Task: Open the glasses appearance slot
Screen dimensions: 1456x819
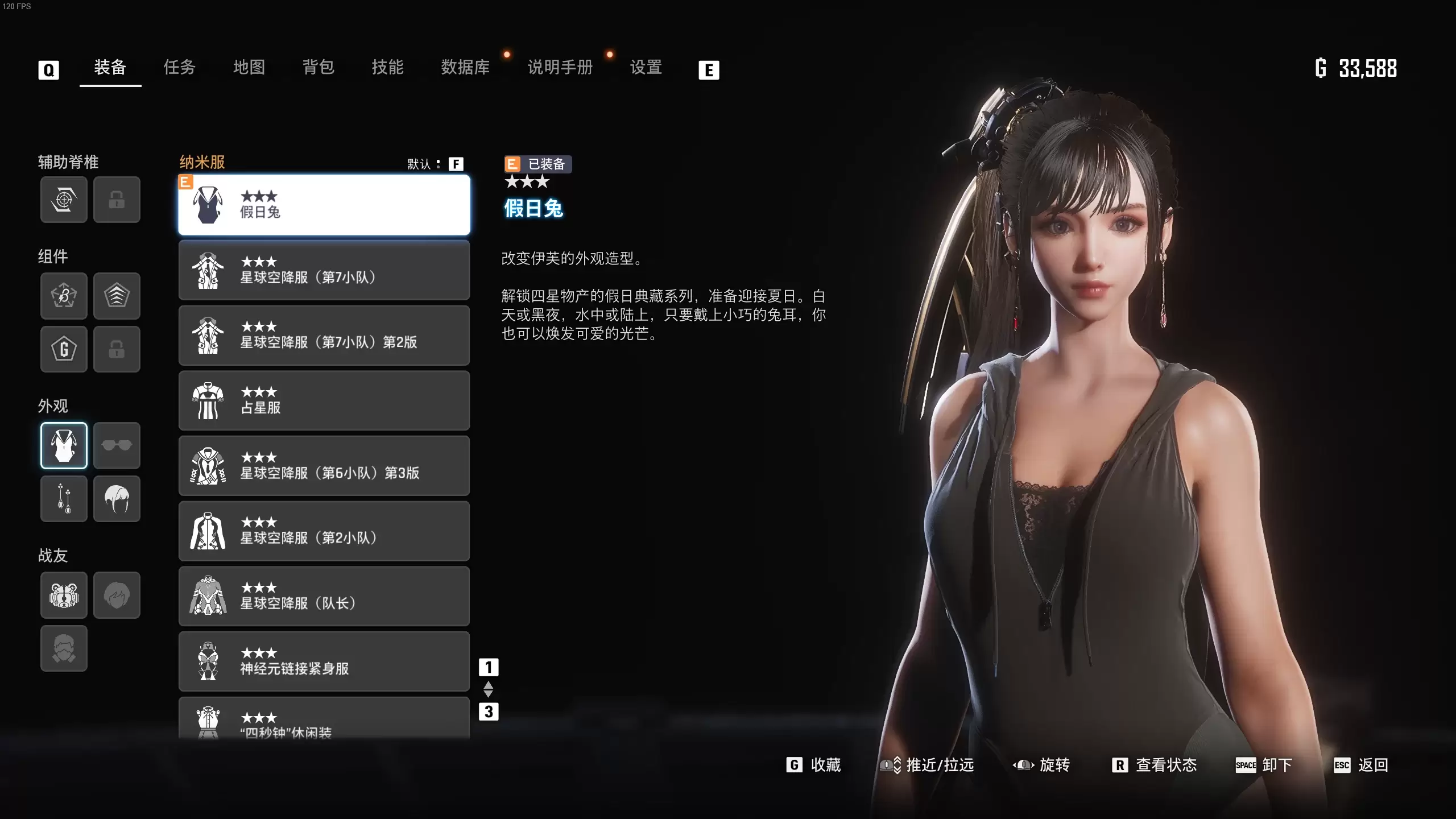Action: pos(117,445)
